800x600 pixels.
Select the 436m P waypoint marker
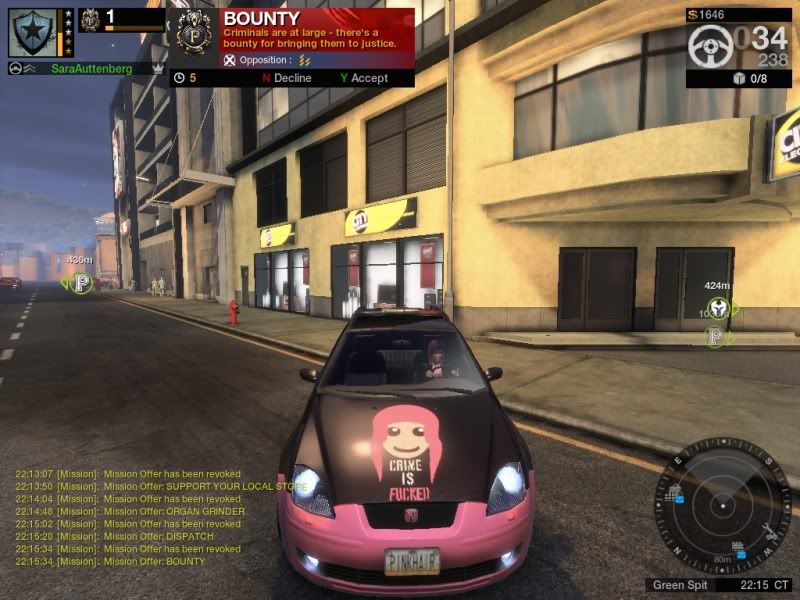point(82,283)
